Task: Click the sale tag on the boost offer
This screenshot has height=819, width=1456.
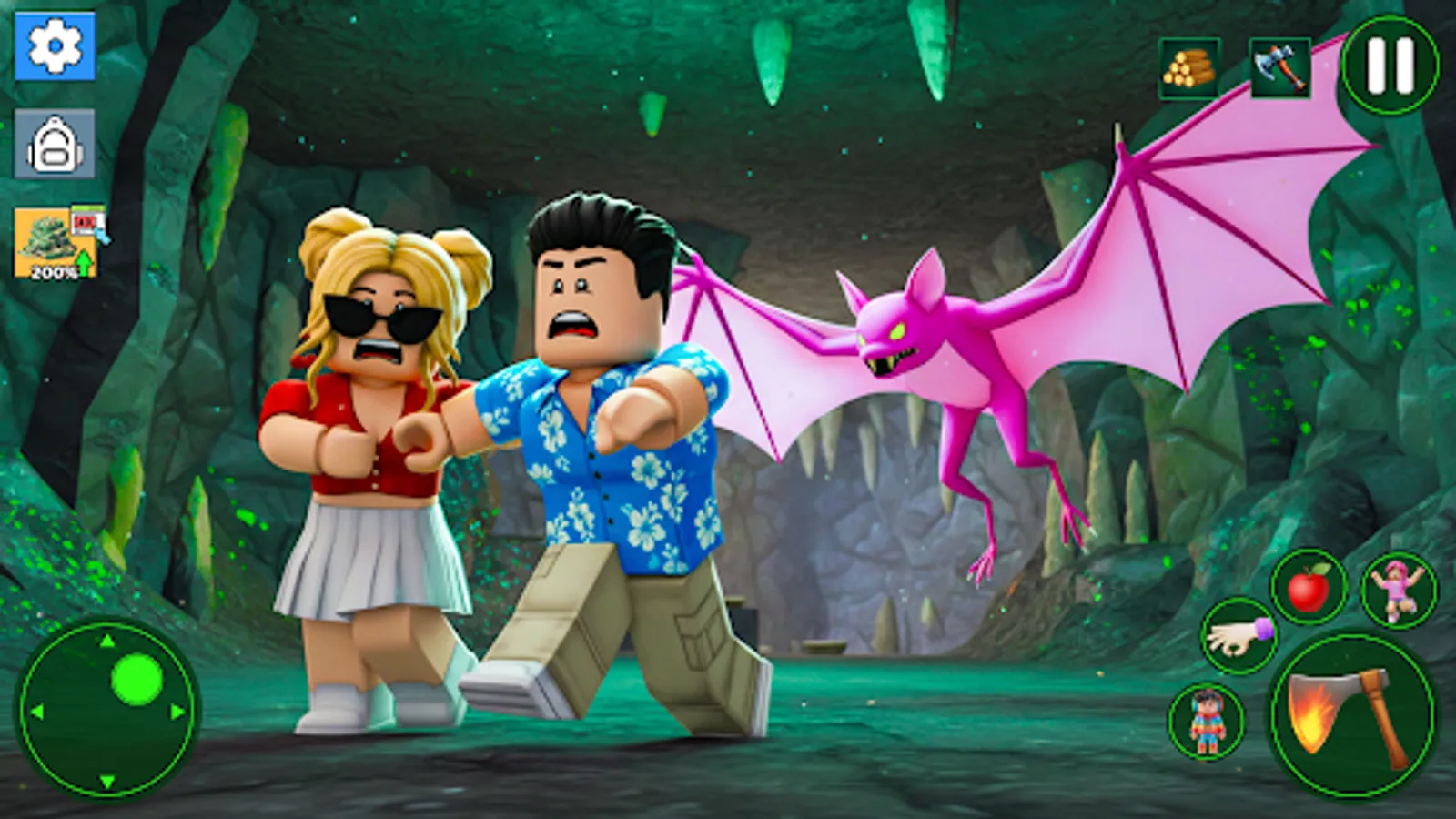Action: click(89, 223)
